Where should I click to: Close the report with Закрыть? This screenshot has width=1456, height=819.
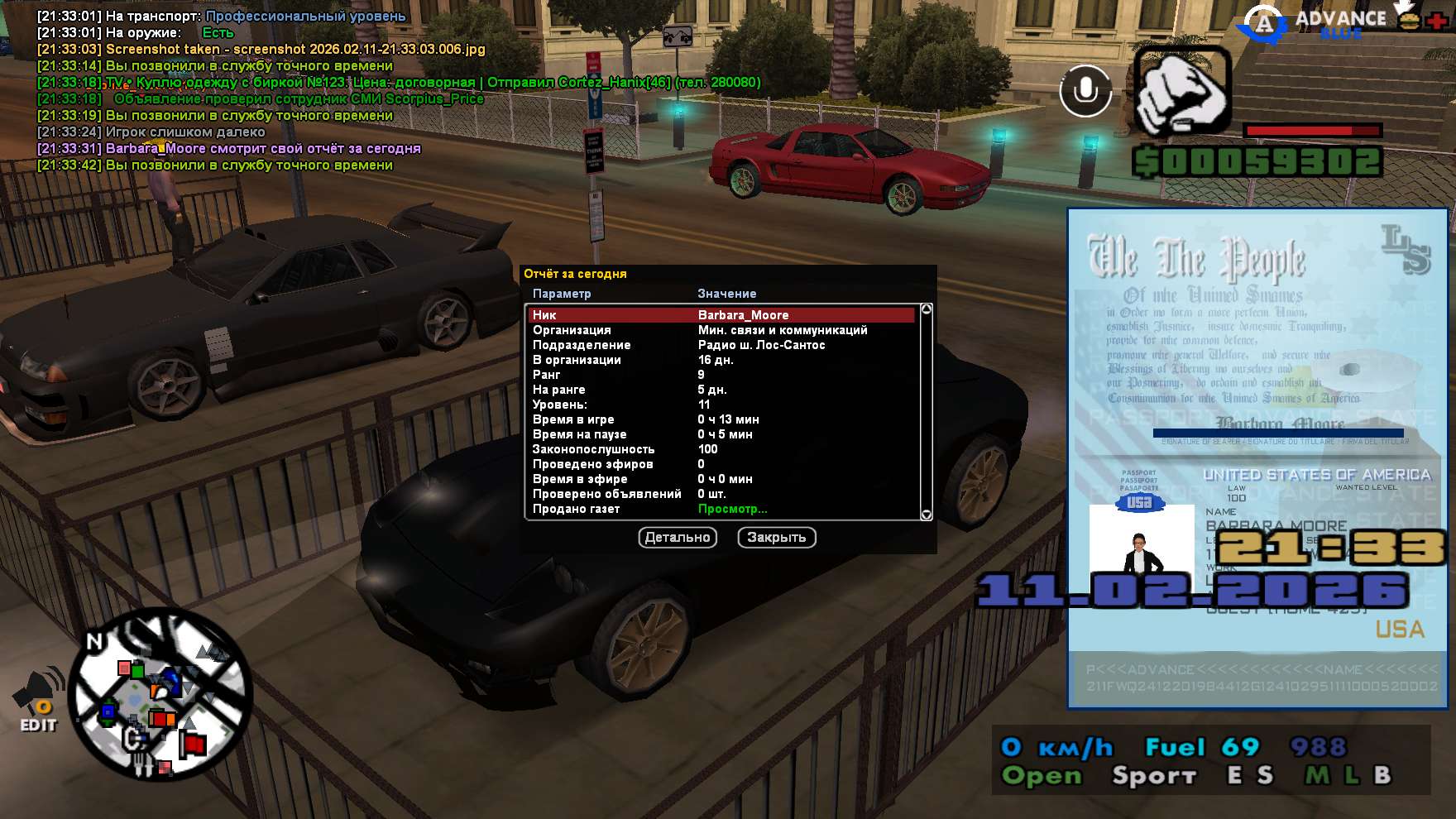776,538
